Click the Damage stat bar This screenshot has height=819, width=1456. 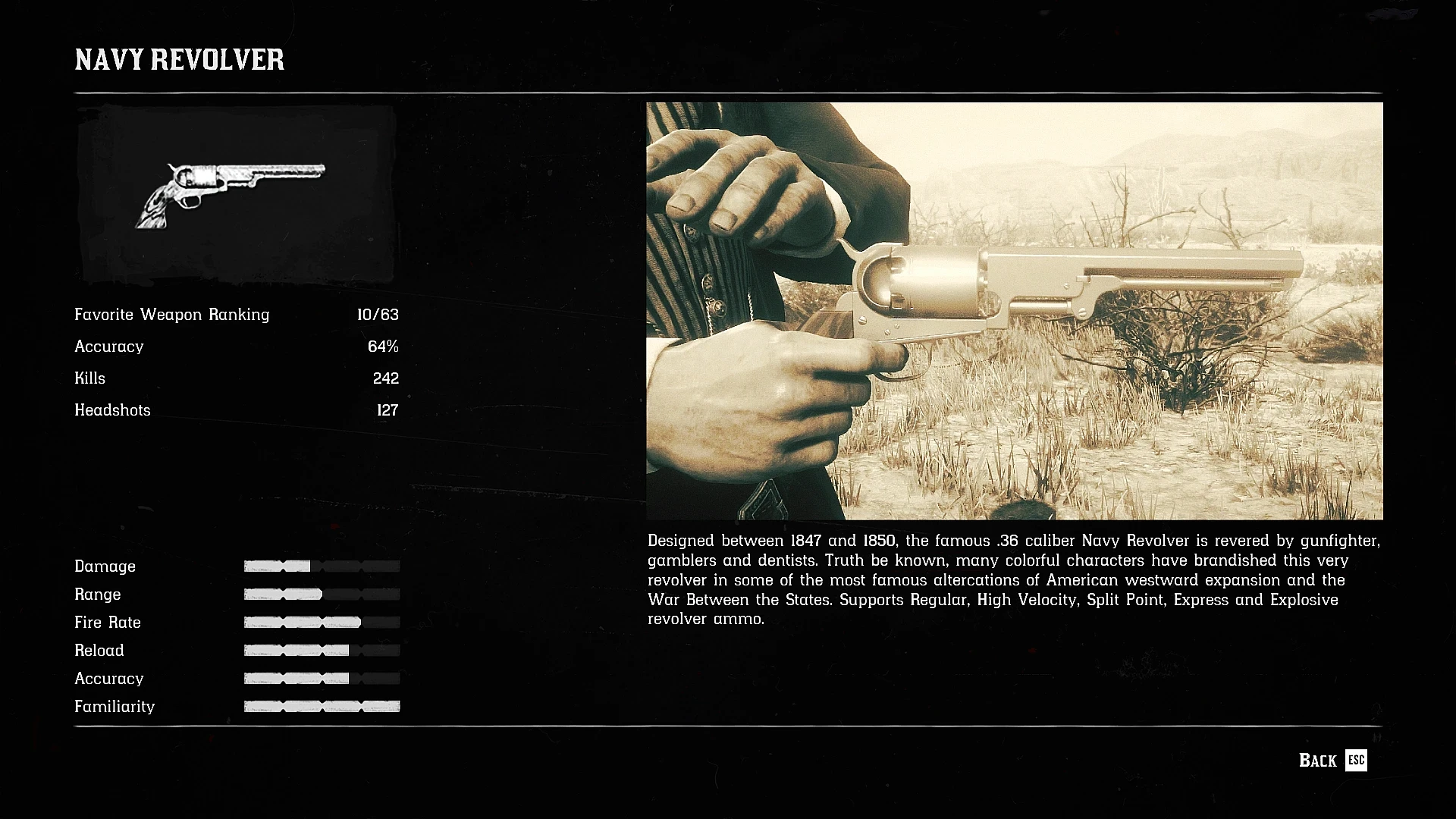pyautogui.click(x=321, y=566)
